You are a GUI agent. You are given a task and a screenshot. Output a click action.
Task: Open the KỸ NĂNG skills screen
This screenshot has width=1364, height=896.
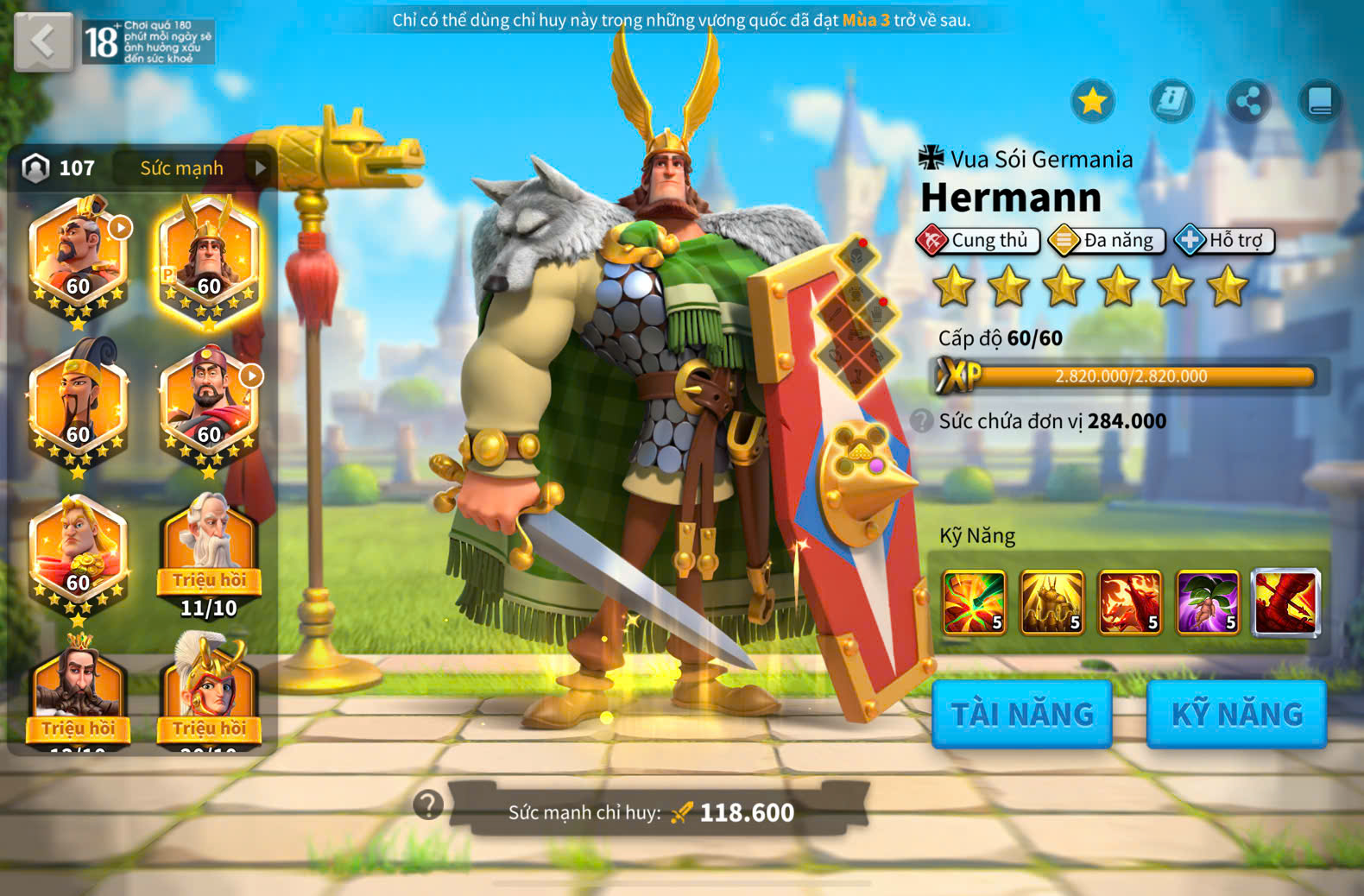1236,714
